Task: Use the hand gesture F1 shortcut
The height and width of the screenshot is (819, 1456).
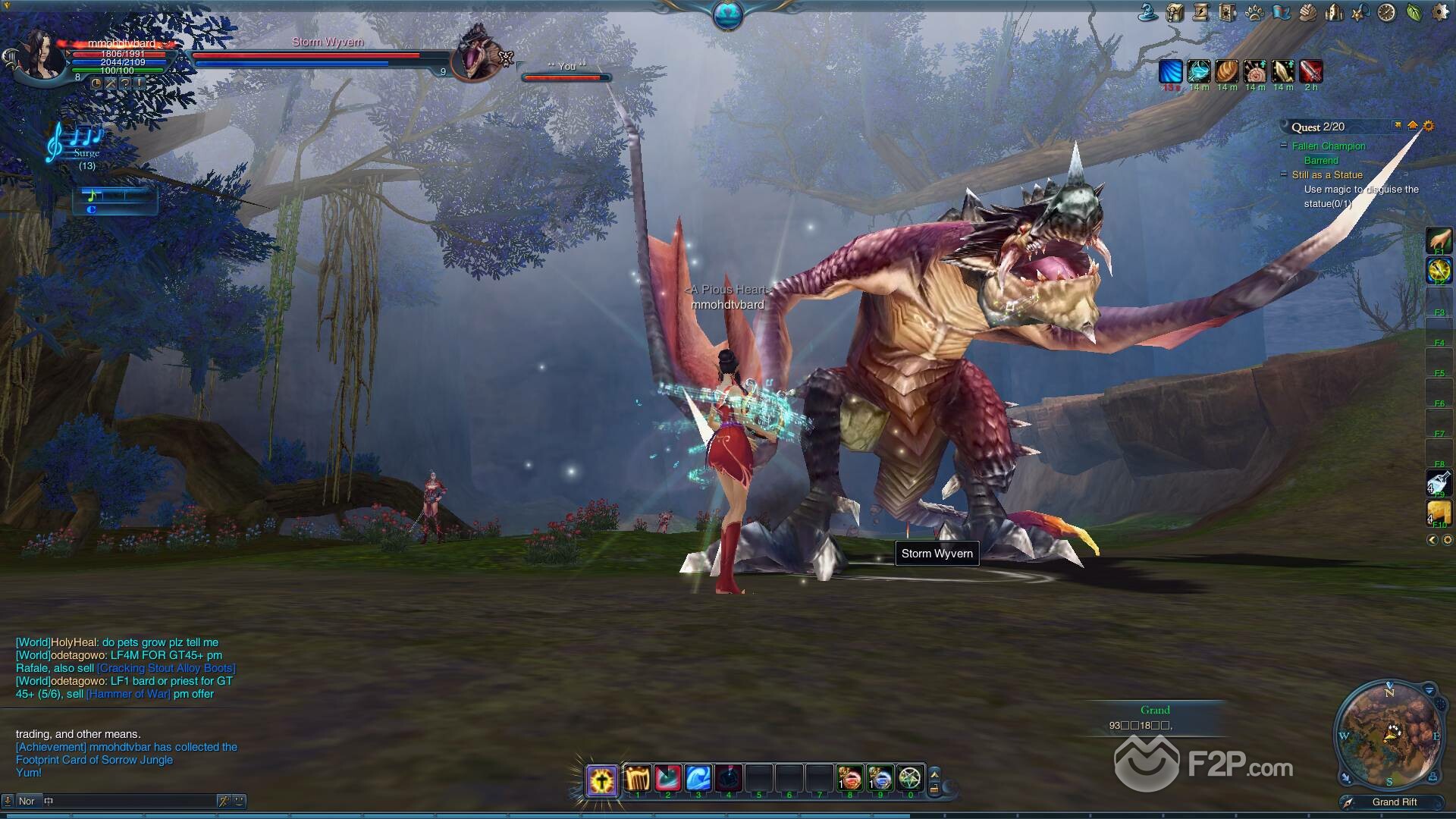Action: [x=1439, y=241]
